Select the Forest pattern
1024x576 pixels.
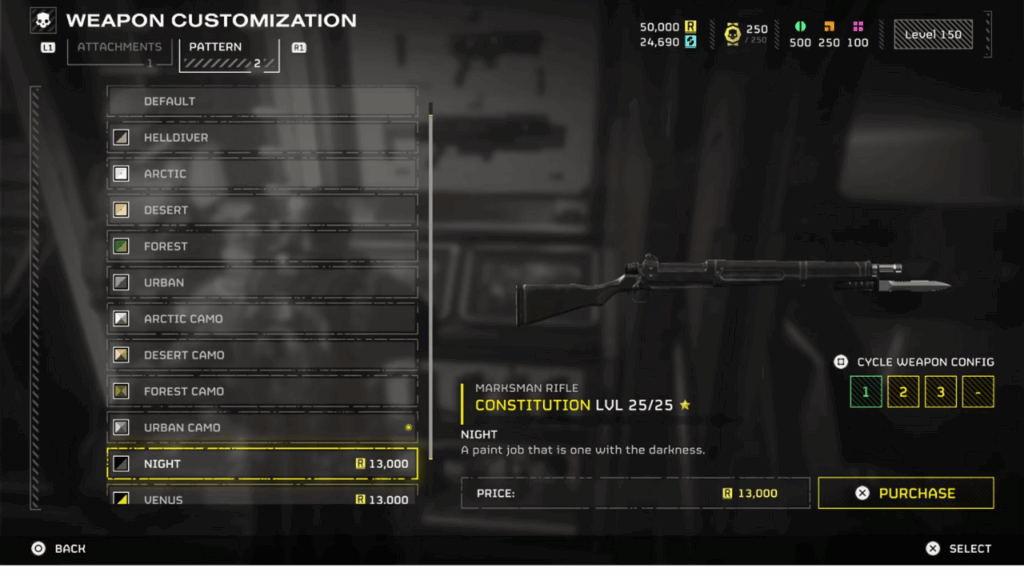tap(262, 246)
